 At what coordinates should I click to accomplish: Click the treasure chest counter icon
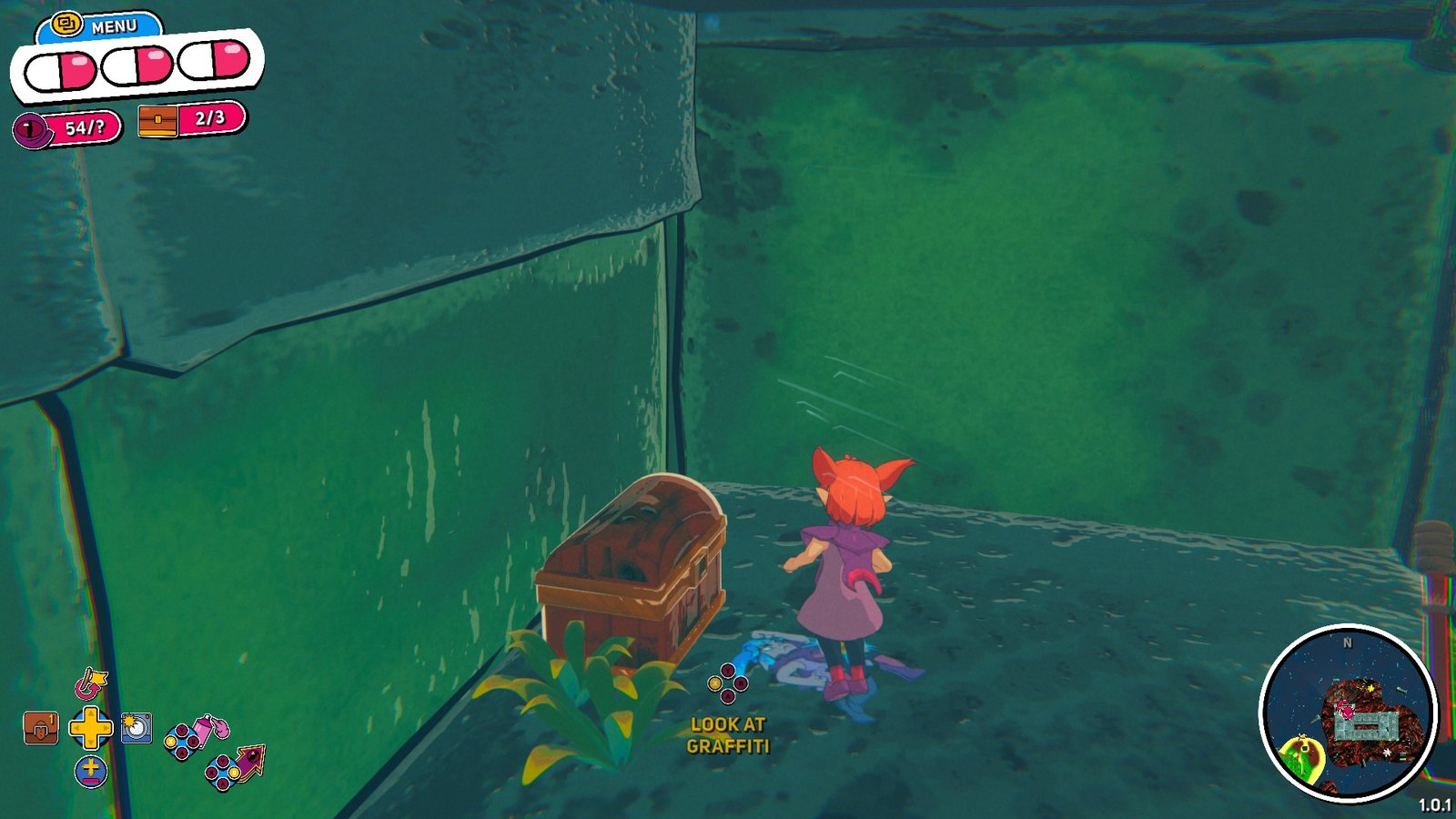click(157, 121)
